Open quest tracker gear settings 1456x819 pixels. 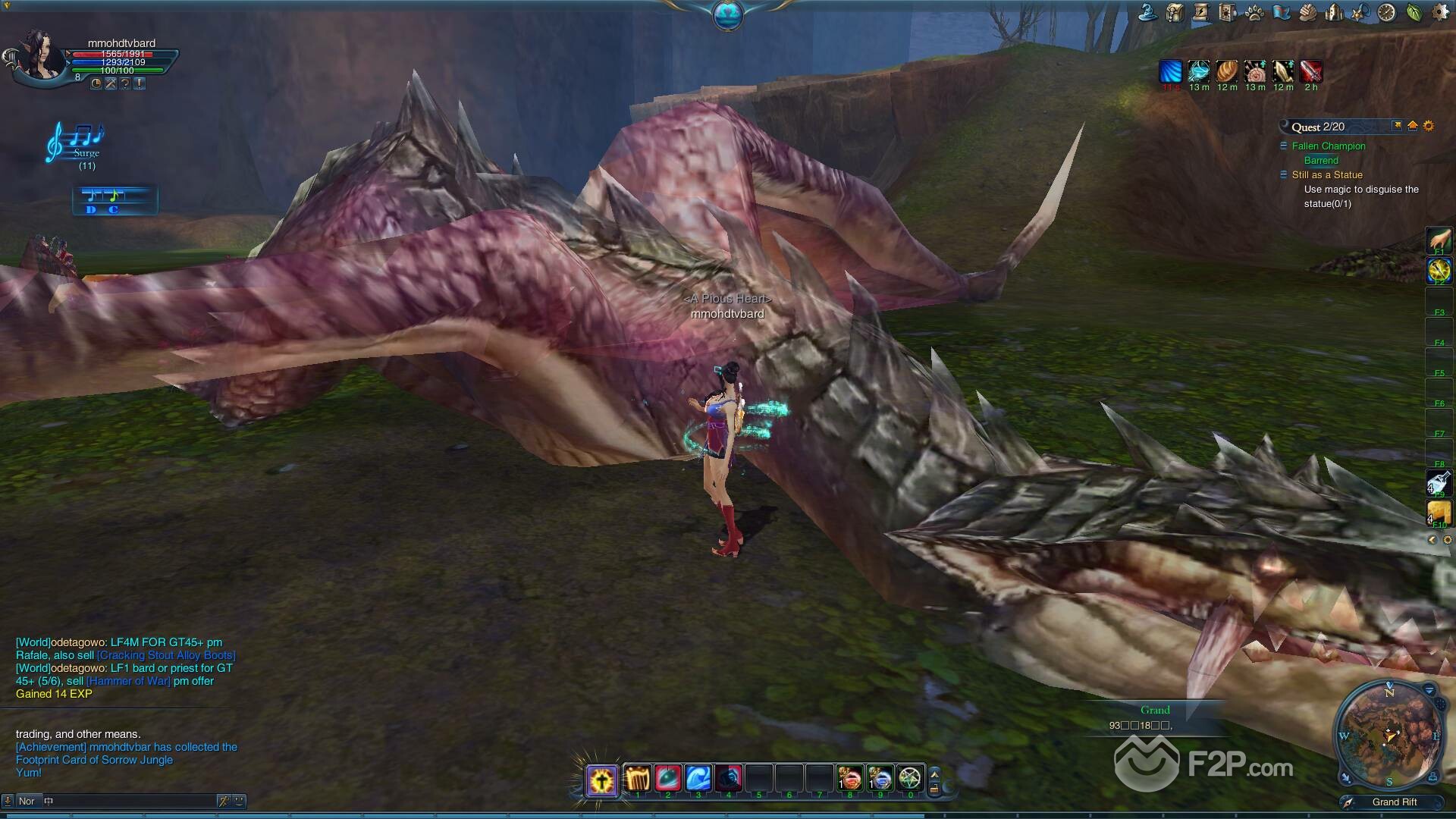click(1429, 127)
